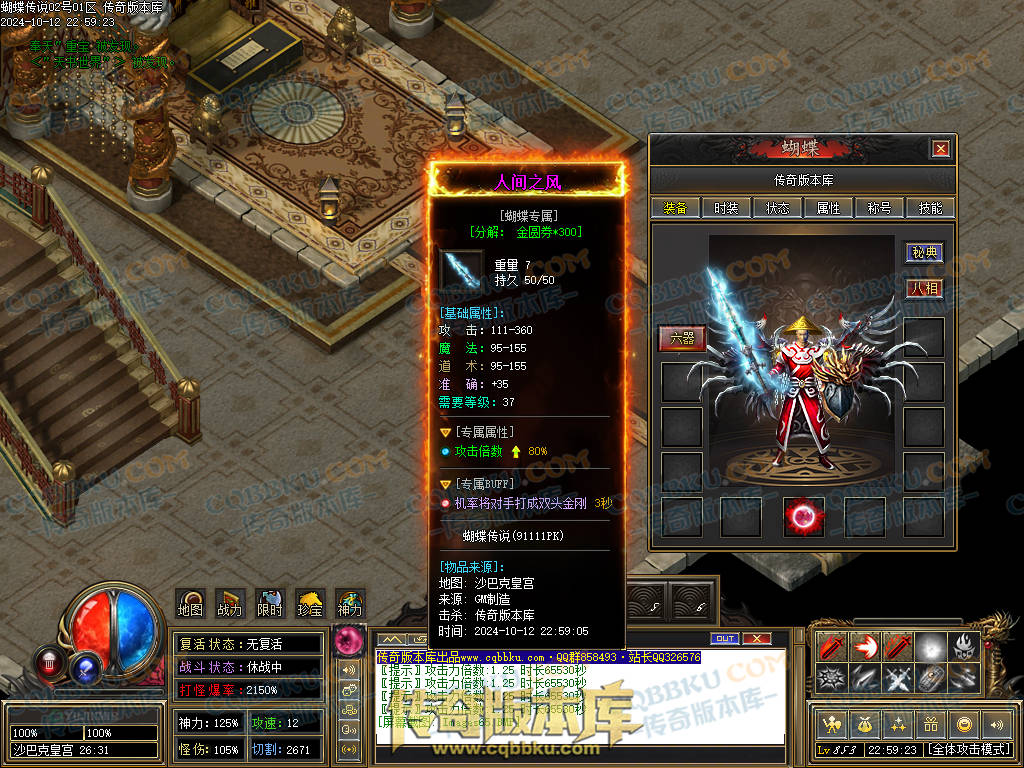Show the 属性 attributes tab
The width and height of the screenshot is (1024, 768).
(x=828, y=208)
